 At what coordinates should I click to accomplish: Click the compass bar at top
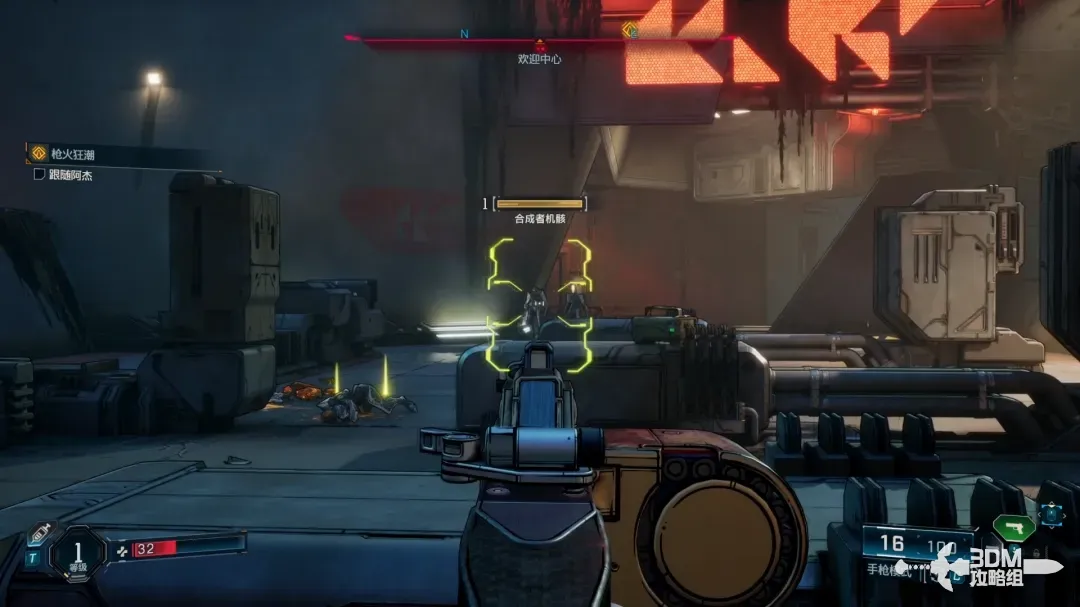pos(540,38)
